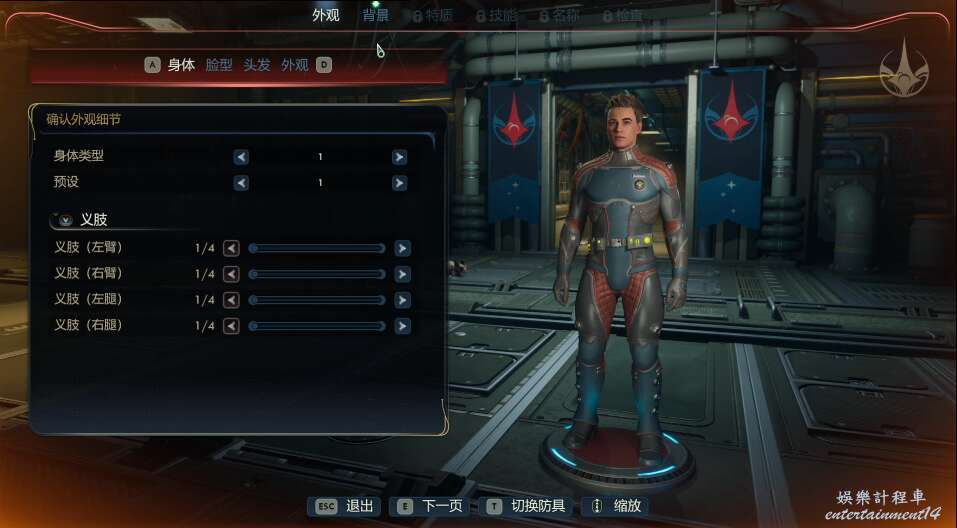Decrease 义肢（左腿）with its left arrow
This screenshot has height=528, width=957.
point(231,300)
